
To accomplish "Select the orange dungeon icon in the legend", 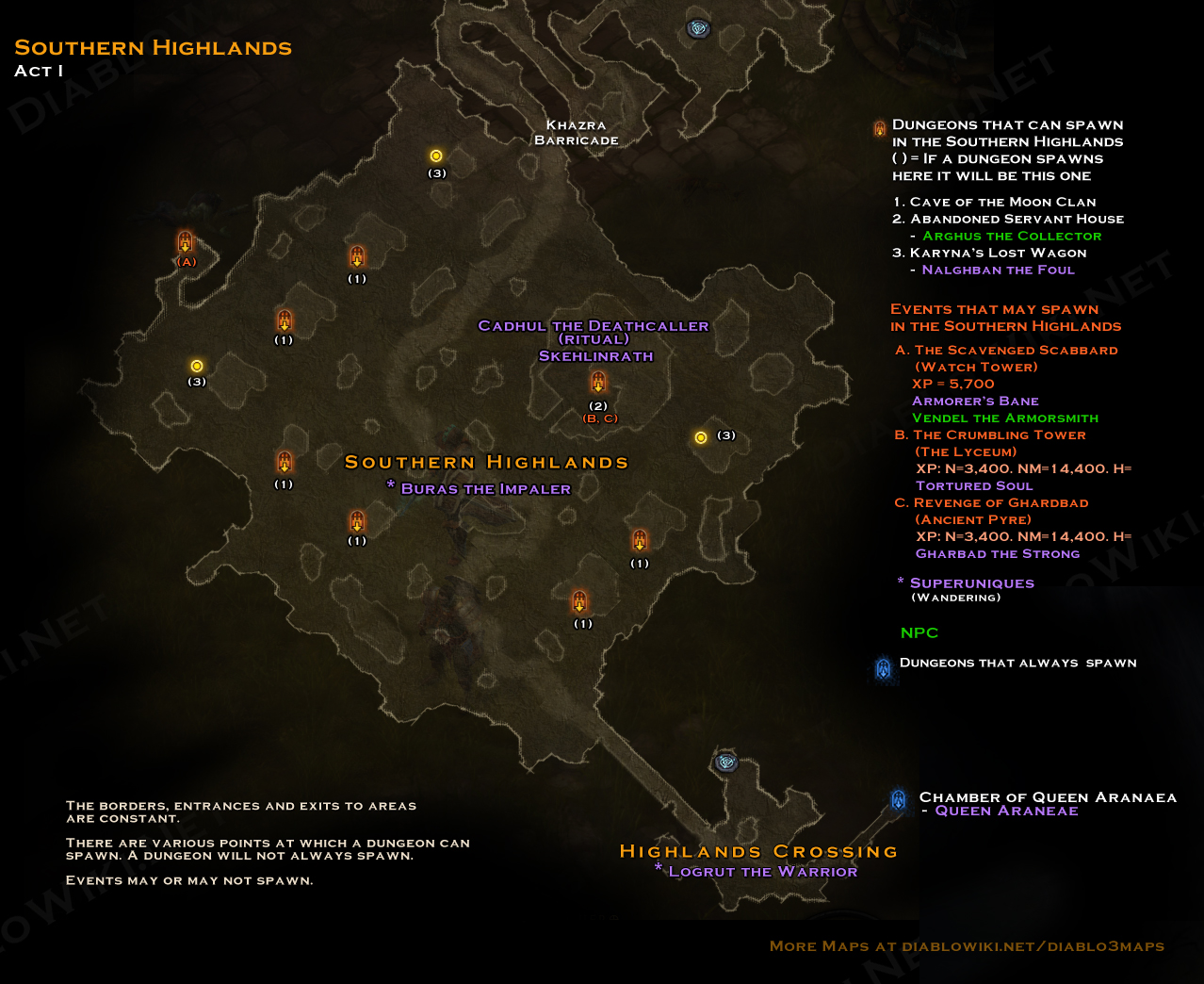I will 879,128.
